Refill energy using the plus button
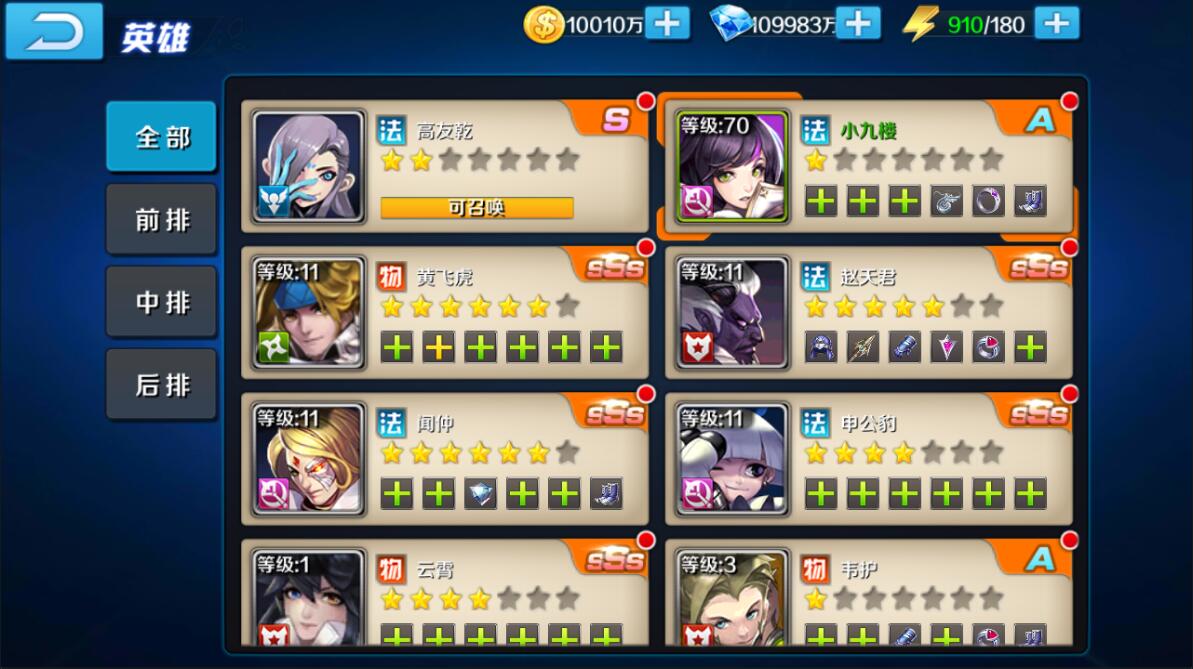This screenshot has width=1193, height=669. coord(1057,24)
